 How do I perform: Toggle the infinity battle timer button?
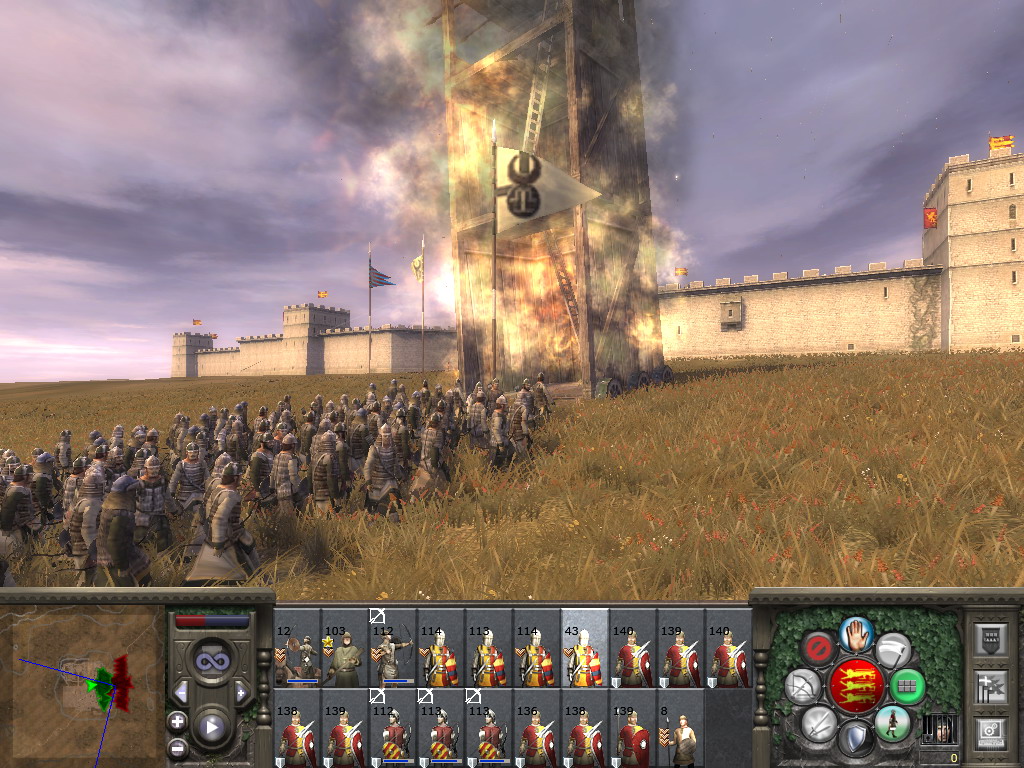pos(211,662)
